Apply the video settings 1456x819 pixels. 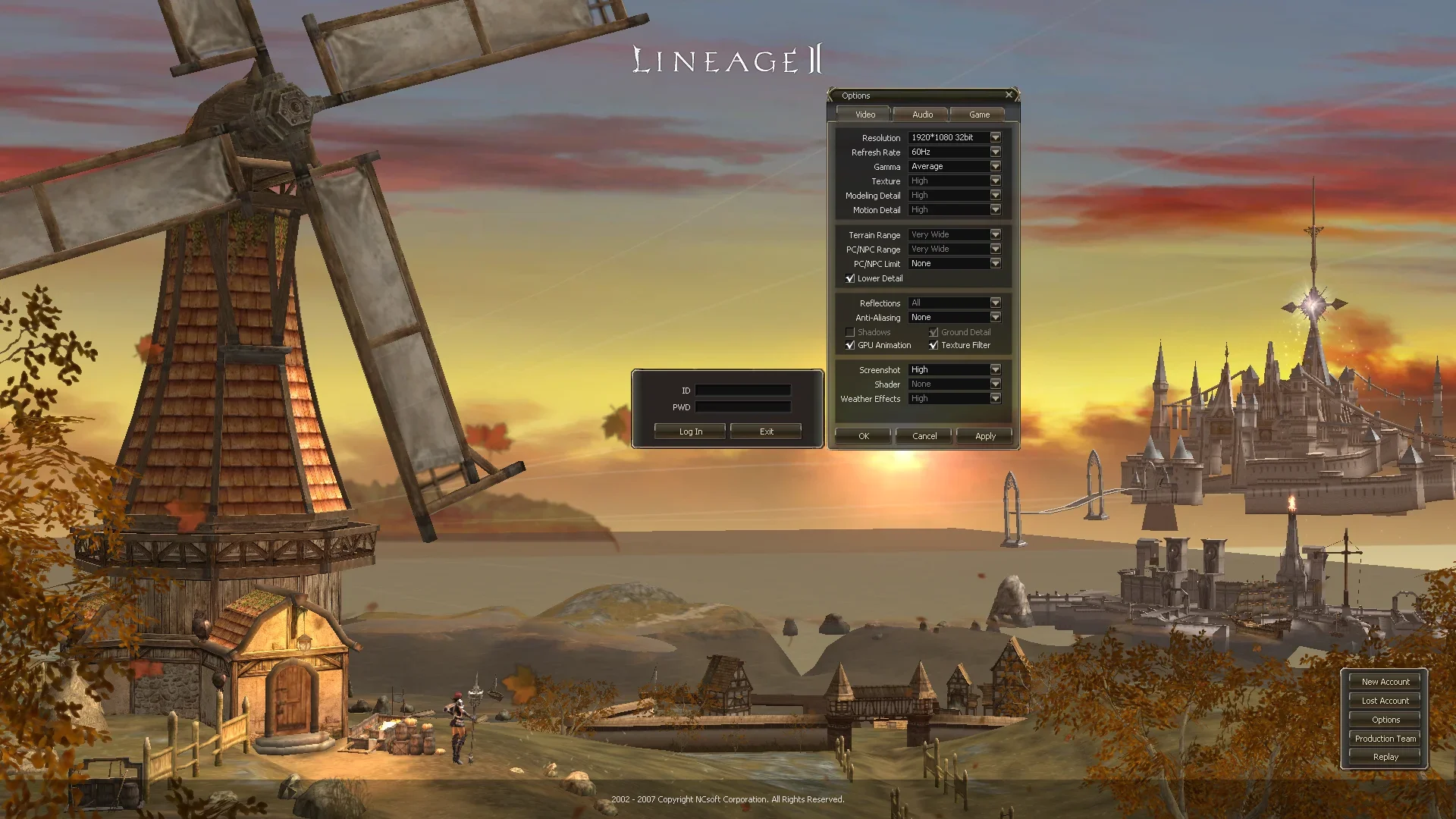point(985,436)
